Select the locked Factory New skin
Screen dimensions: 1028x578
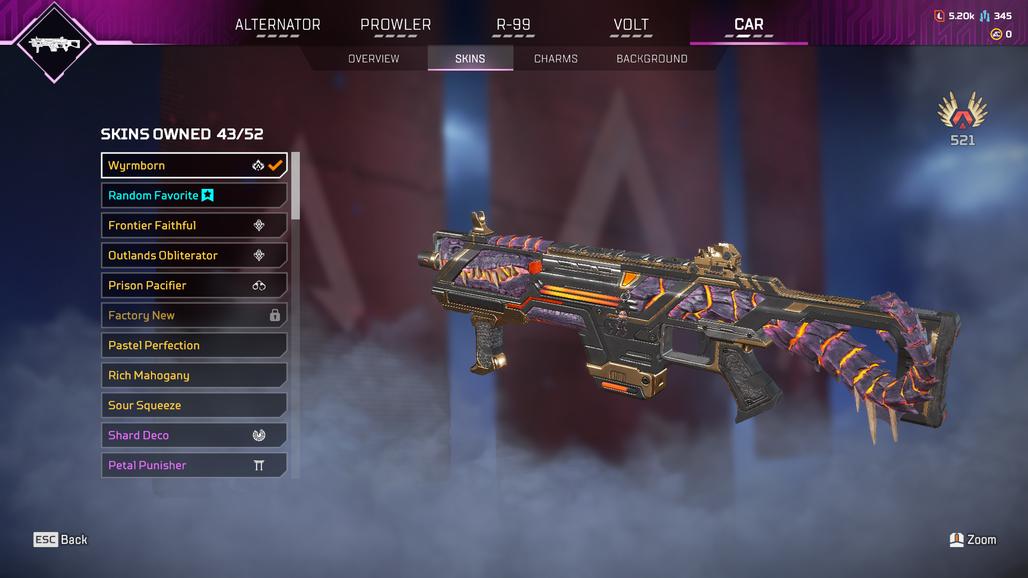point(194,315)
